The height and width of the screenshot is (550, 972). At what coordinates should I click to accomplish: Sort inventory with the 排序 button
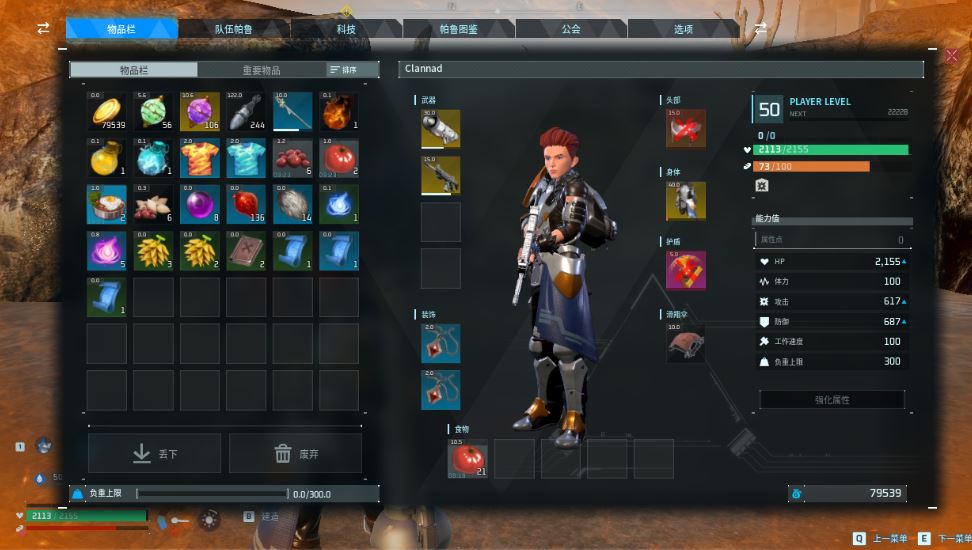[x=343, y=70]
